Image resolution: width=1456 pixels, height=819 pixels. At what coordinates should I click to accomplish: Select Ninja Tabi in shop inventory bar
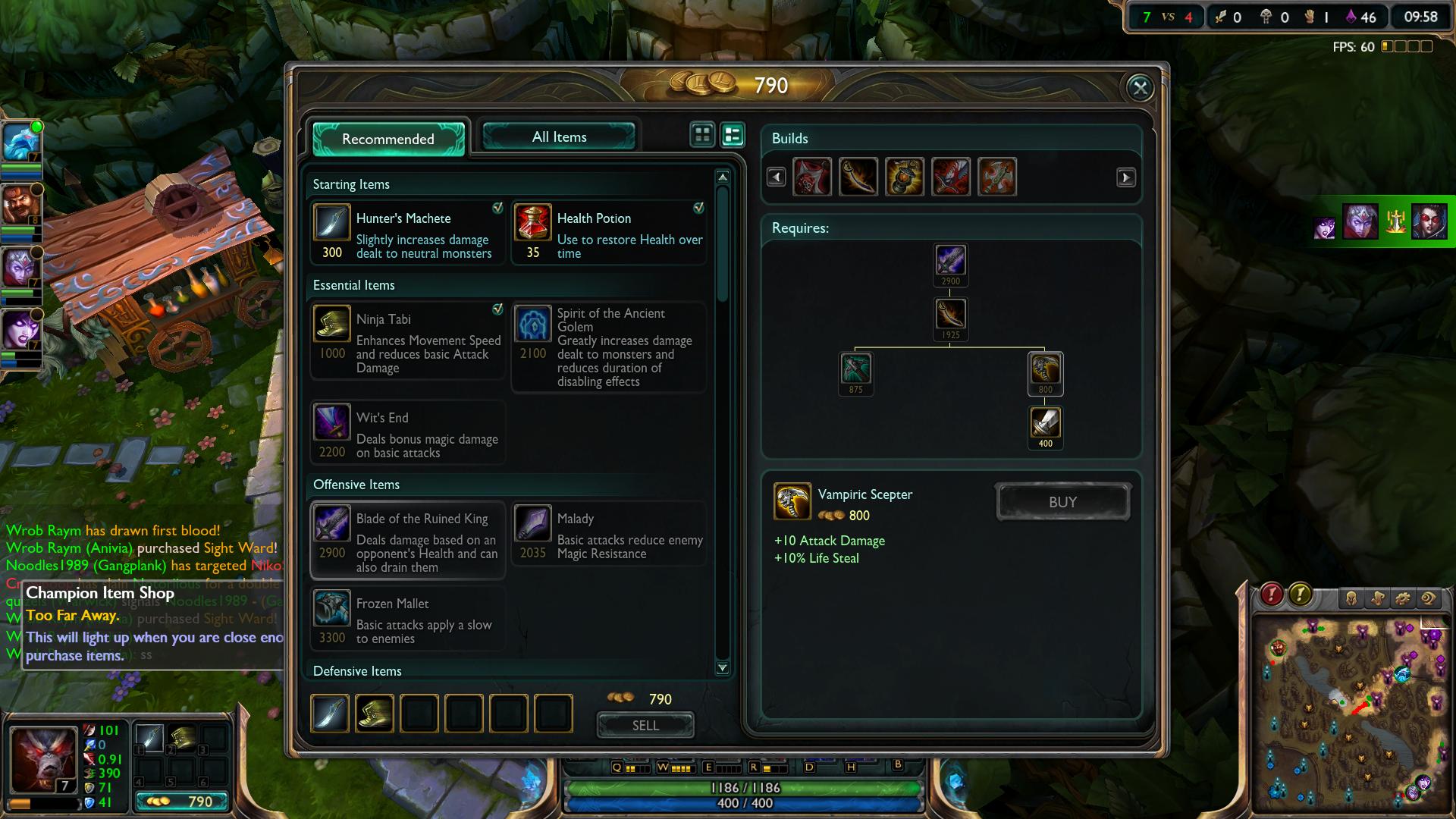coord(375,714)
